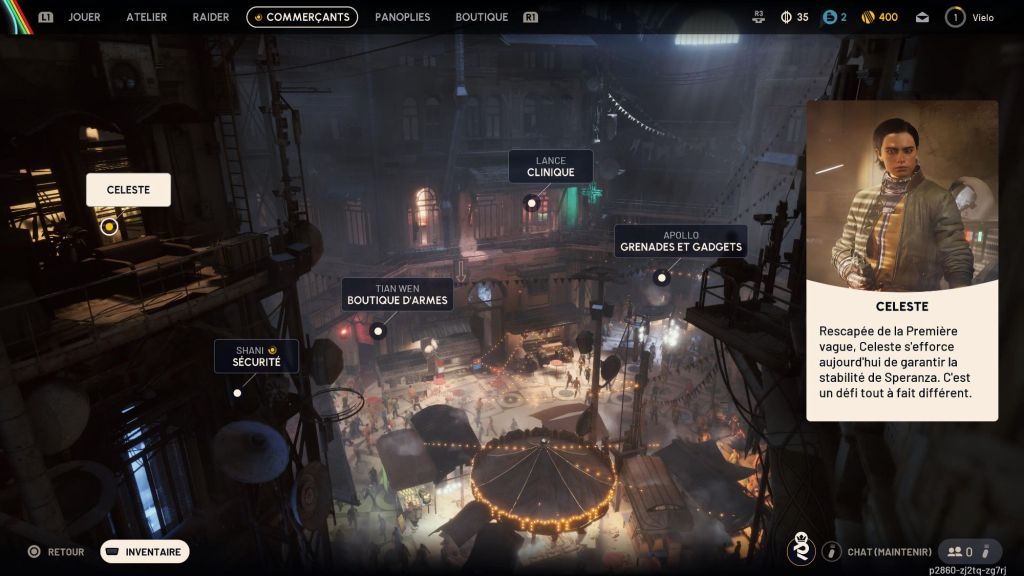Visit Tian Wen's Boutique d'Armes
The image size is (1024, 576).
[x=397, y=294]
